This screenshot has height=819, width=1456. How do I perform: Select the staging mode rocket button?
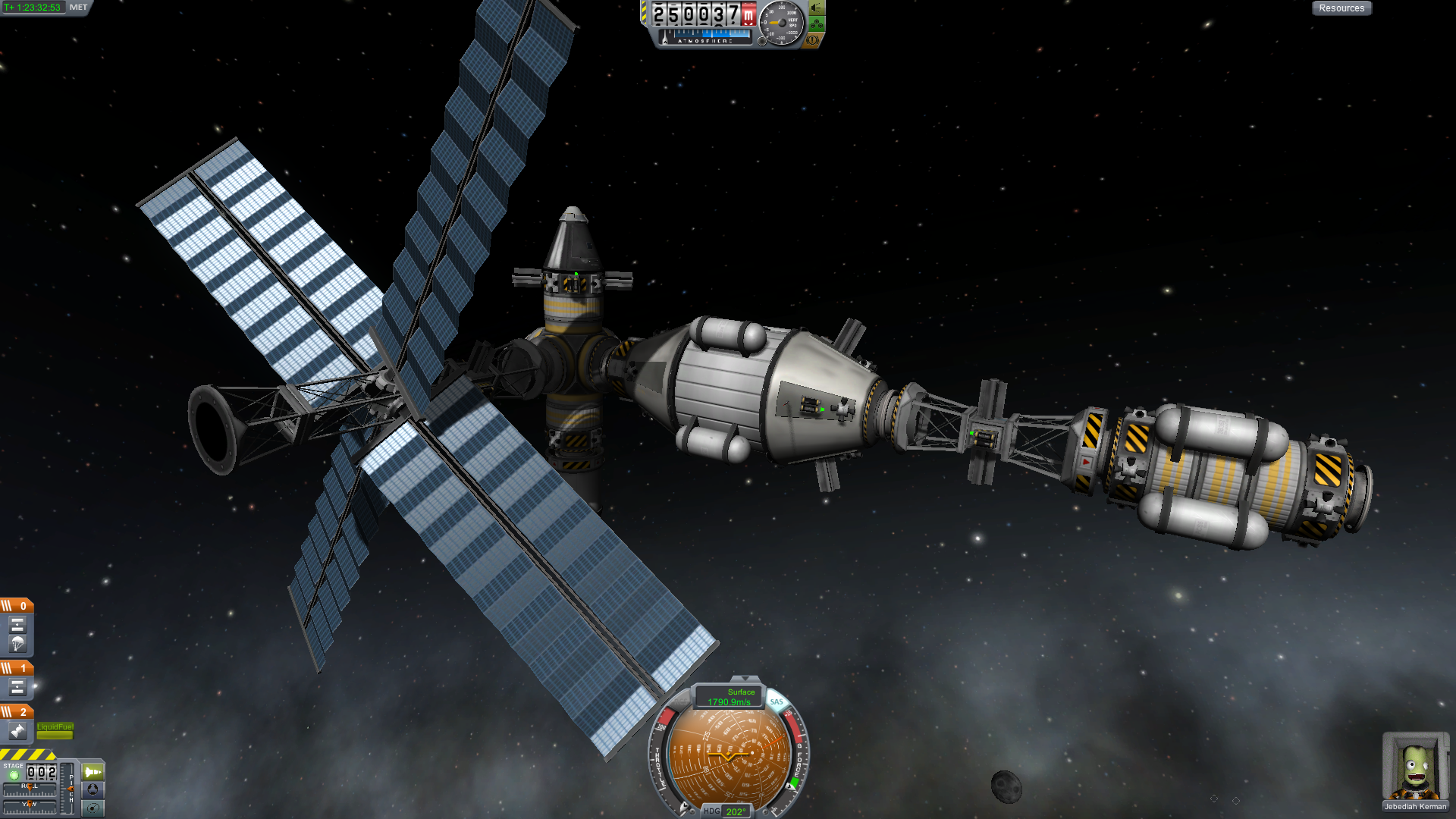coord(93,772)
